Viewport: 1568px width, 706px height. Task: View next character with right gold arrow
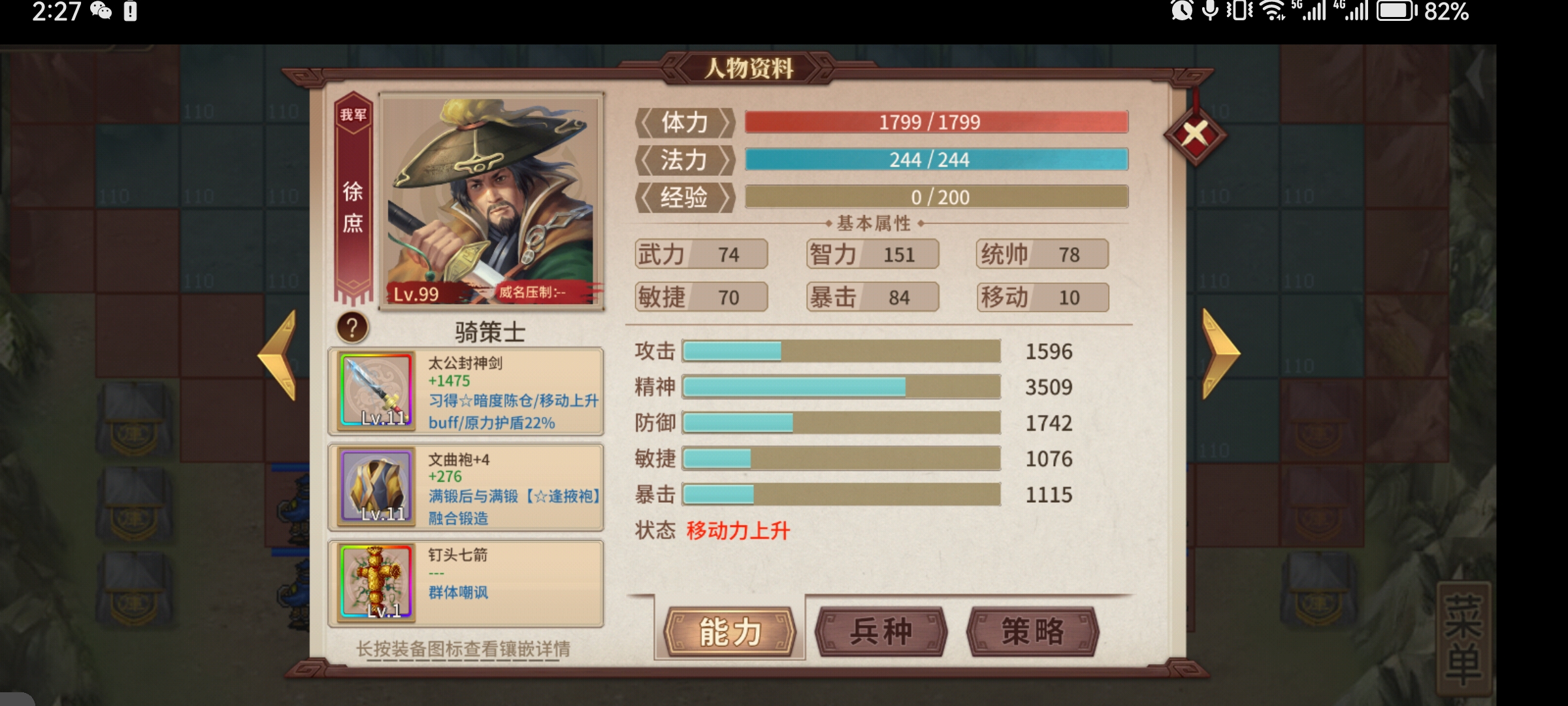[1220, 354]
